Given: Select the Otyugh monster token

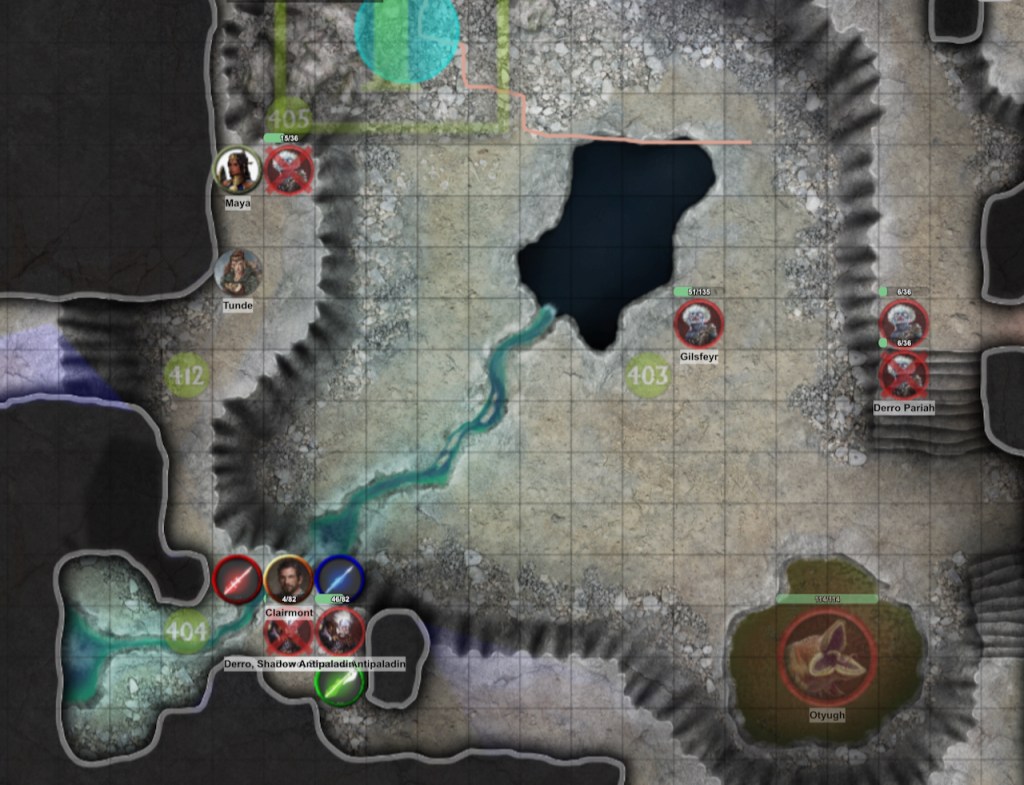Looking at the screenshot, I should [828, 656].
